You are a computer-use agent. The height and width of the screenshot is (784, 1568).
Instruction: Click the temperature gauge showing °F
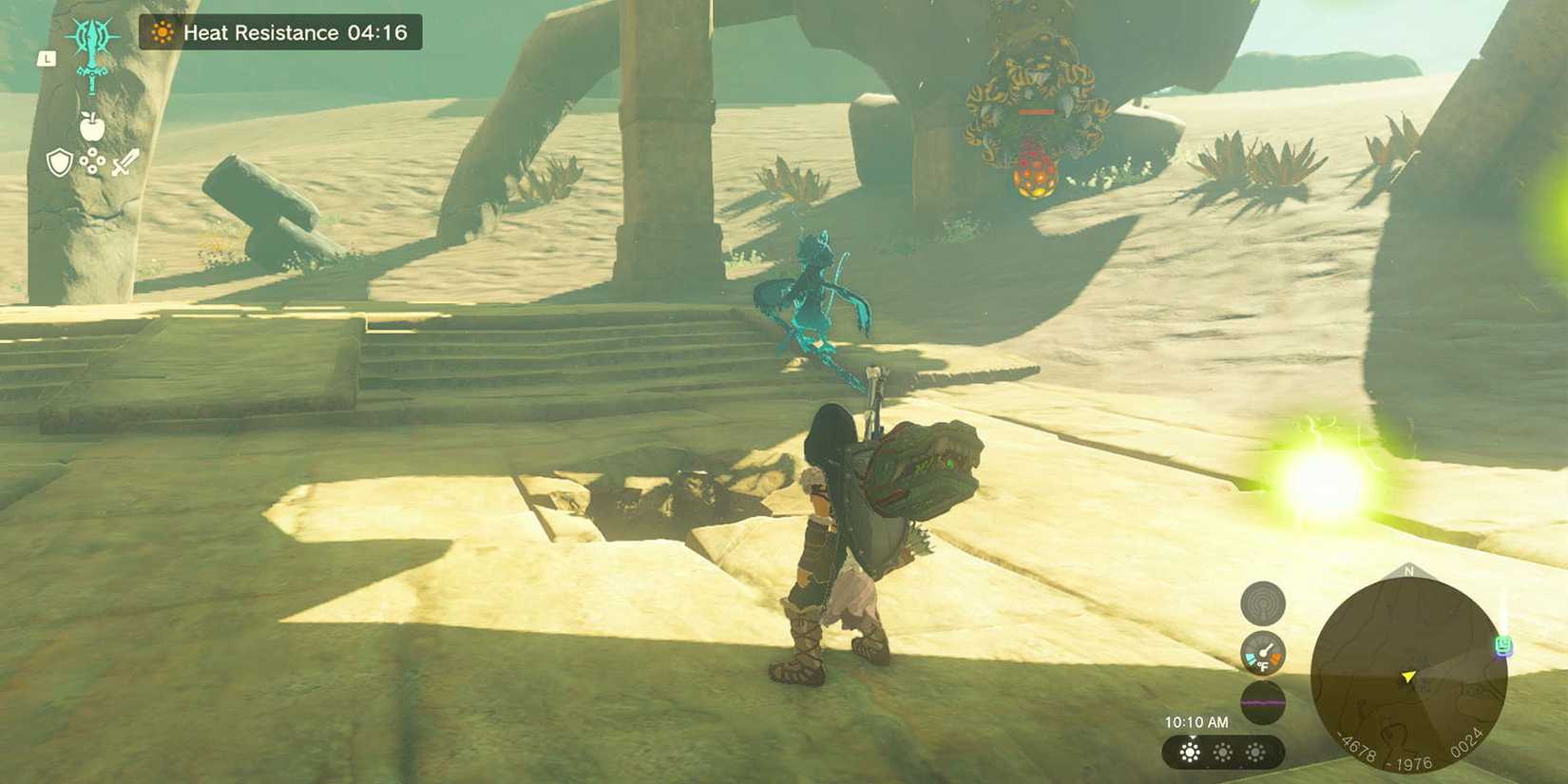coord(1262,651)
